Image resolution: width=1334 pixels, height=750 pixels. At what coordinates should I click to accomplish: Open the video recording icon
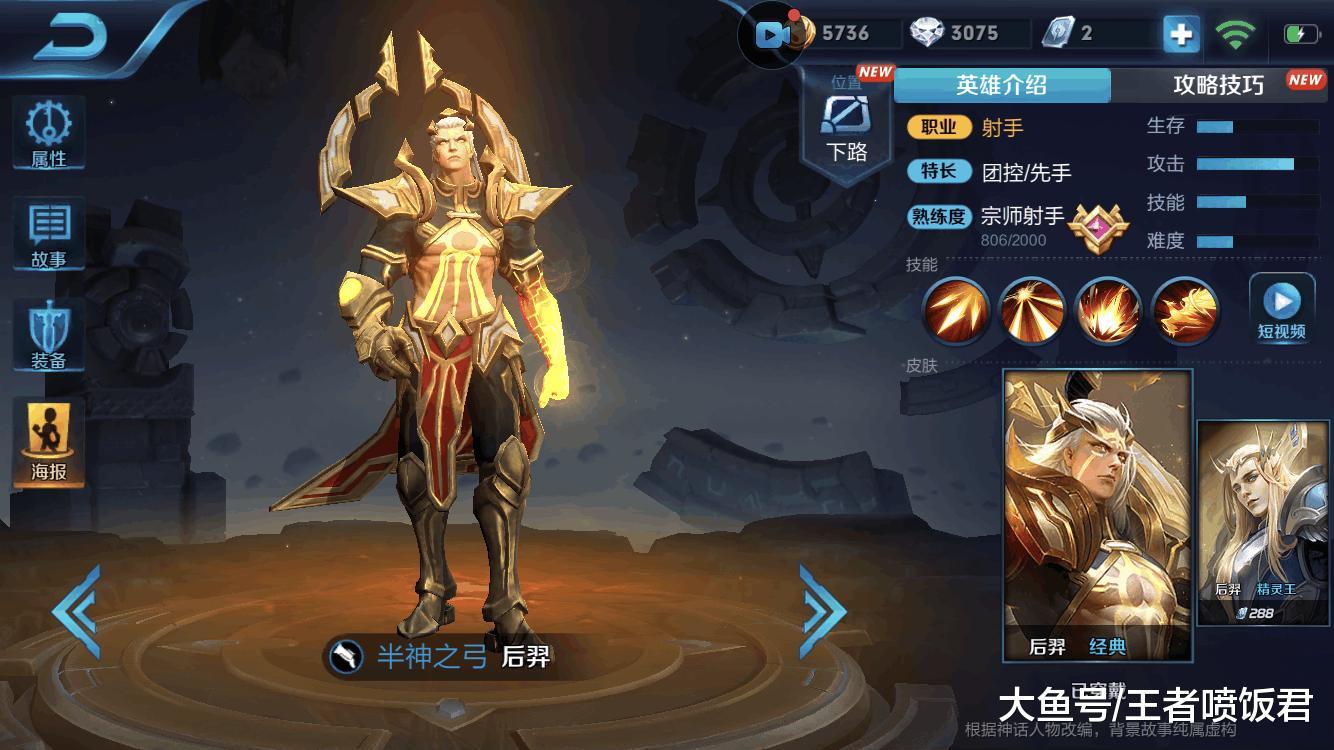[x=773, y=35]
